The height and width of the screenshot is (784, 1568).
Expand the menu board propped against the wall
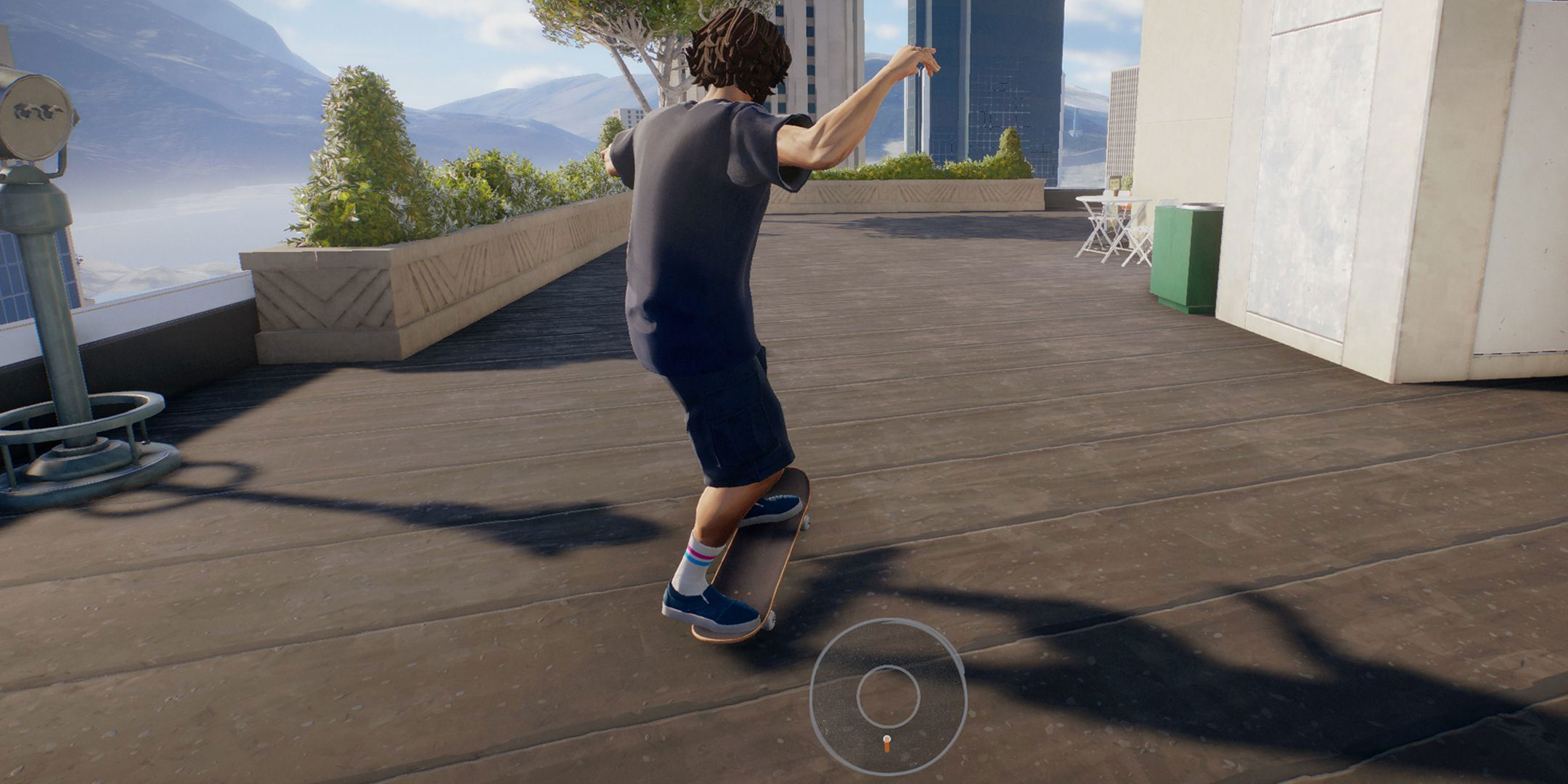tap(1116, 181)
